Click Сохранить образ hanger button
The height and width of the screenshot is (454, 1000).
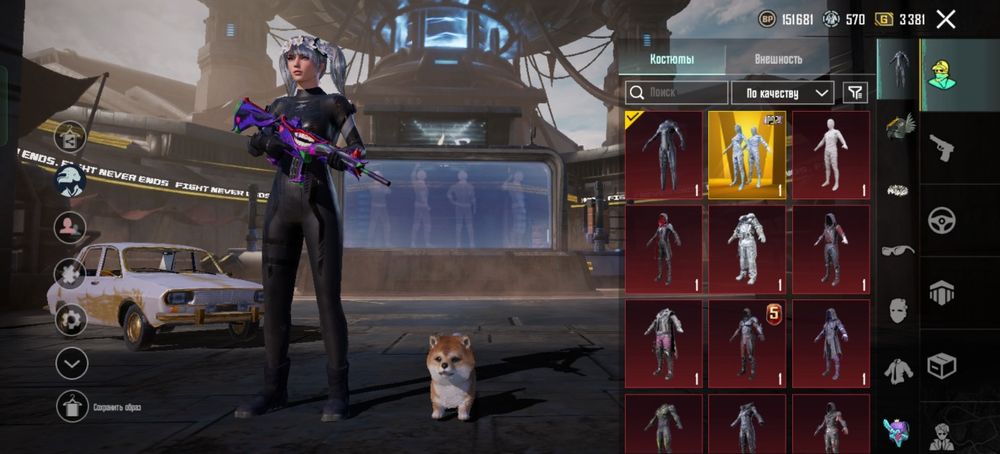click(72, 406)
